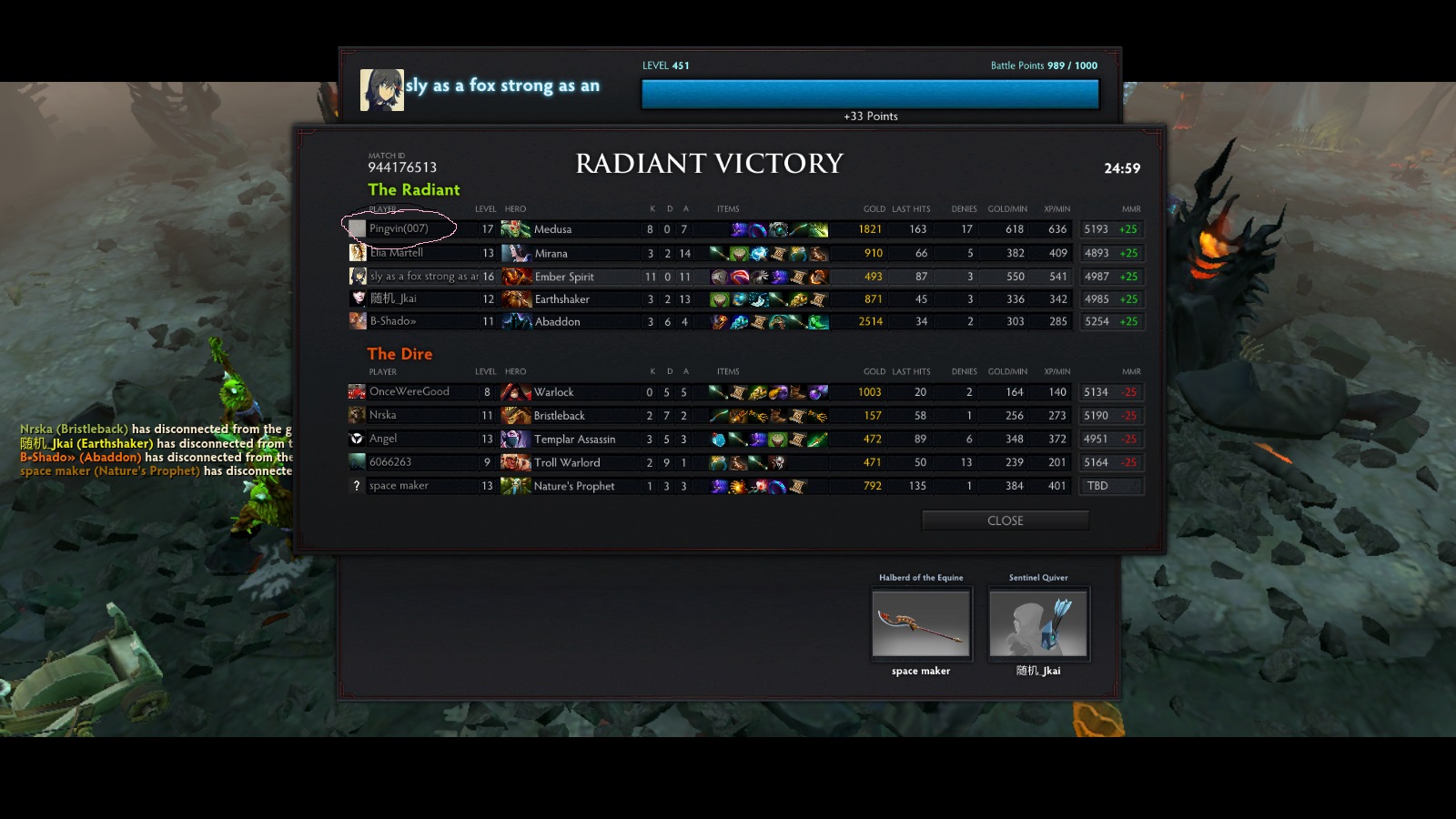The height and width of the screenshot is (819, 1456).
Task: Click space maker's Nature's Prophet row
Action: click(573, 486)
